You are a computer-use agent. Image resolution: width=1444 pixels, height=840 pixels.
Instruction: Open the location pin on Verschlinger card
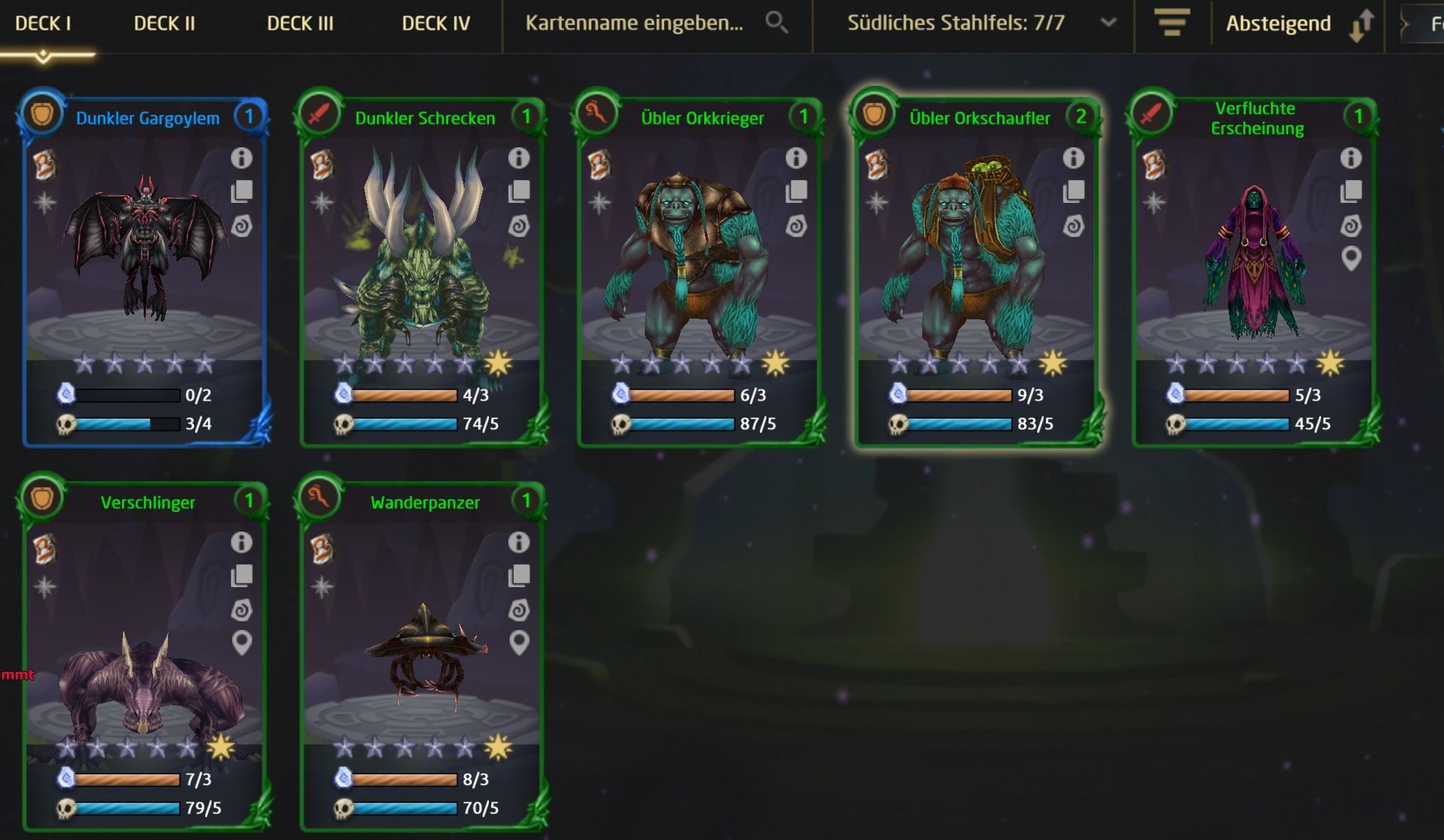(x=241, y=643)
